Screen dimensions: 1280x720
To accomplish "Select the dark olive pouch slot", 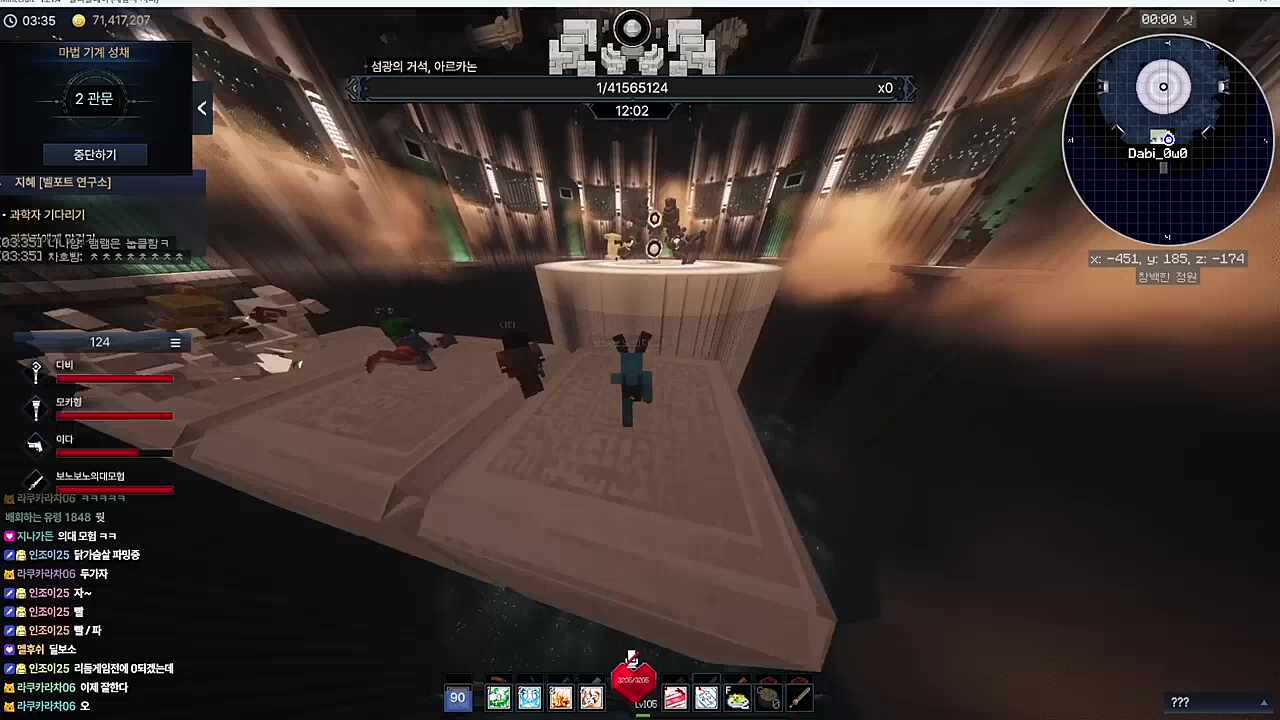I will [x=768, y=698].
